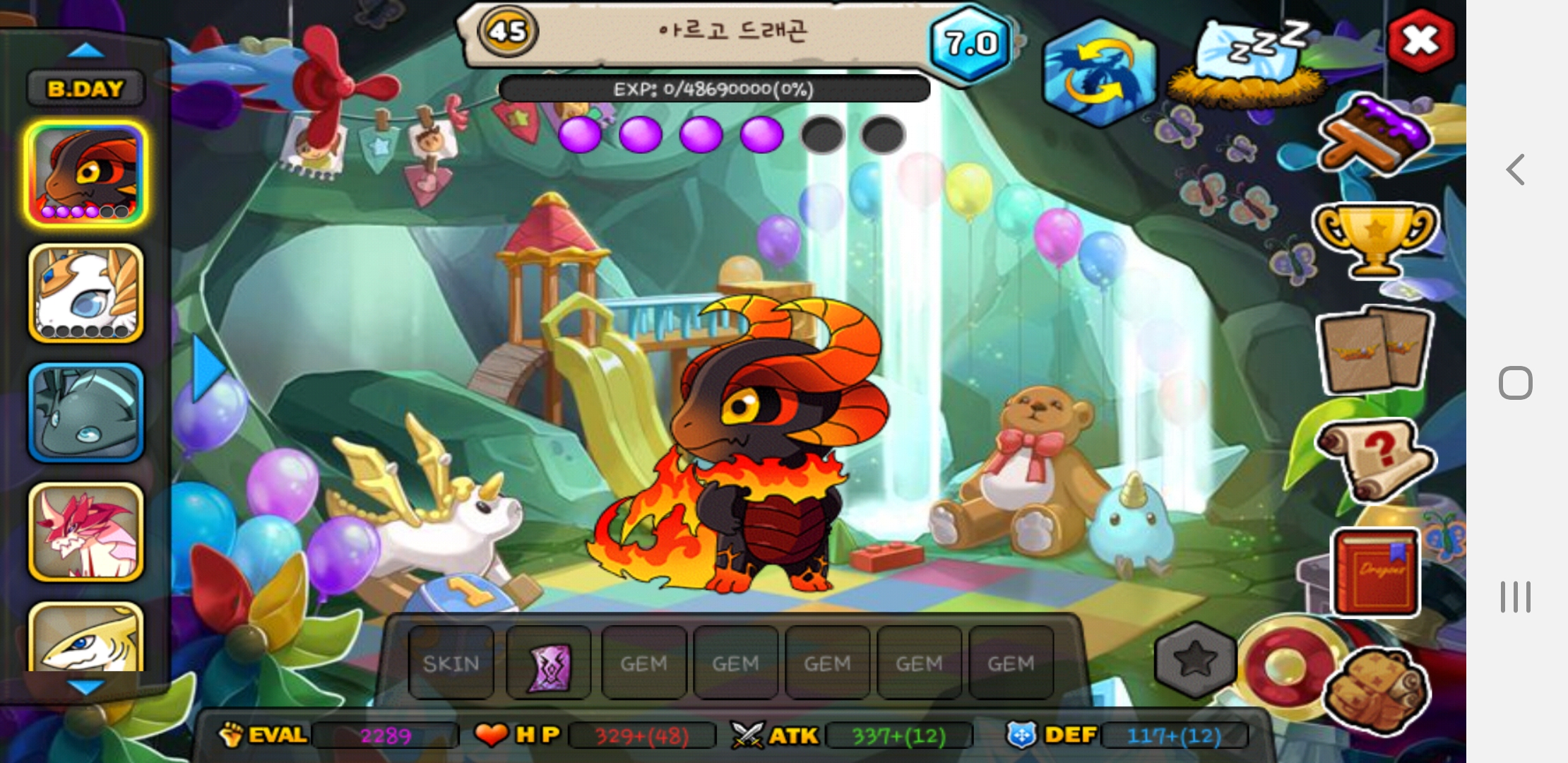The image size is (1568, 763).
Task: Open the question mark scroll
Action: (x=1374, y=458)
